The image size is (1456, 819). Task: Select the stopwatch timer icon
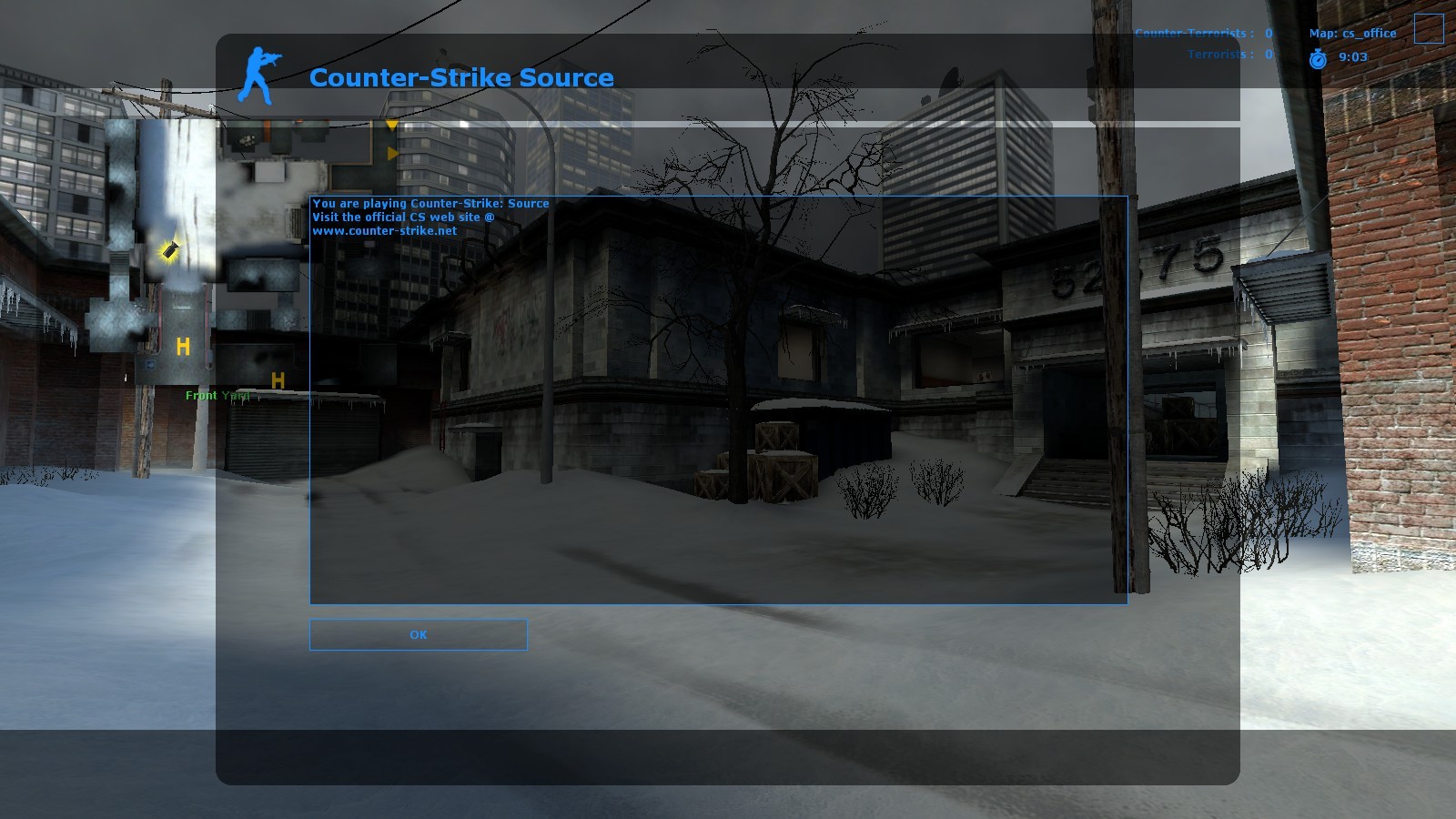pos(1319,56)
